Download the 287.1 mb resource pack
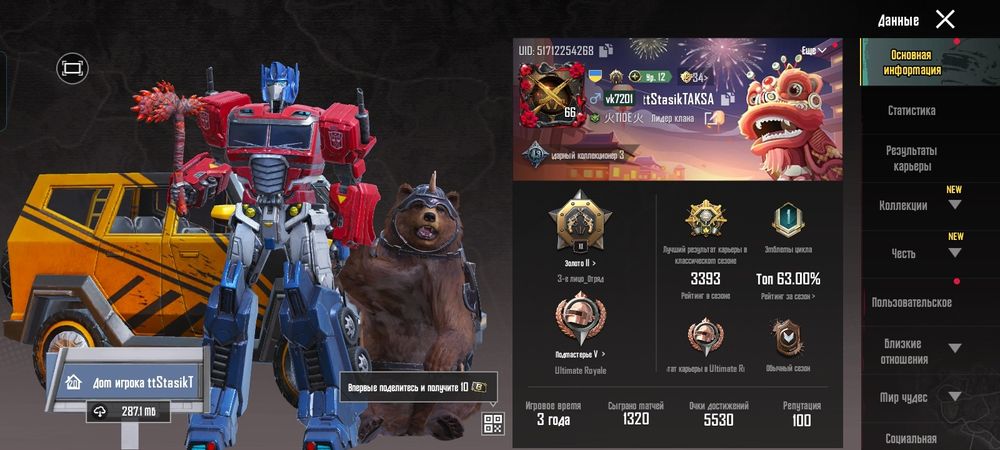Image resolution: width=1000 pixels, height=450 pixels. 128,411
